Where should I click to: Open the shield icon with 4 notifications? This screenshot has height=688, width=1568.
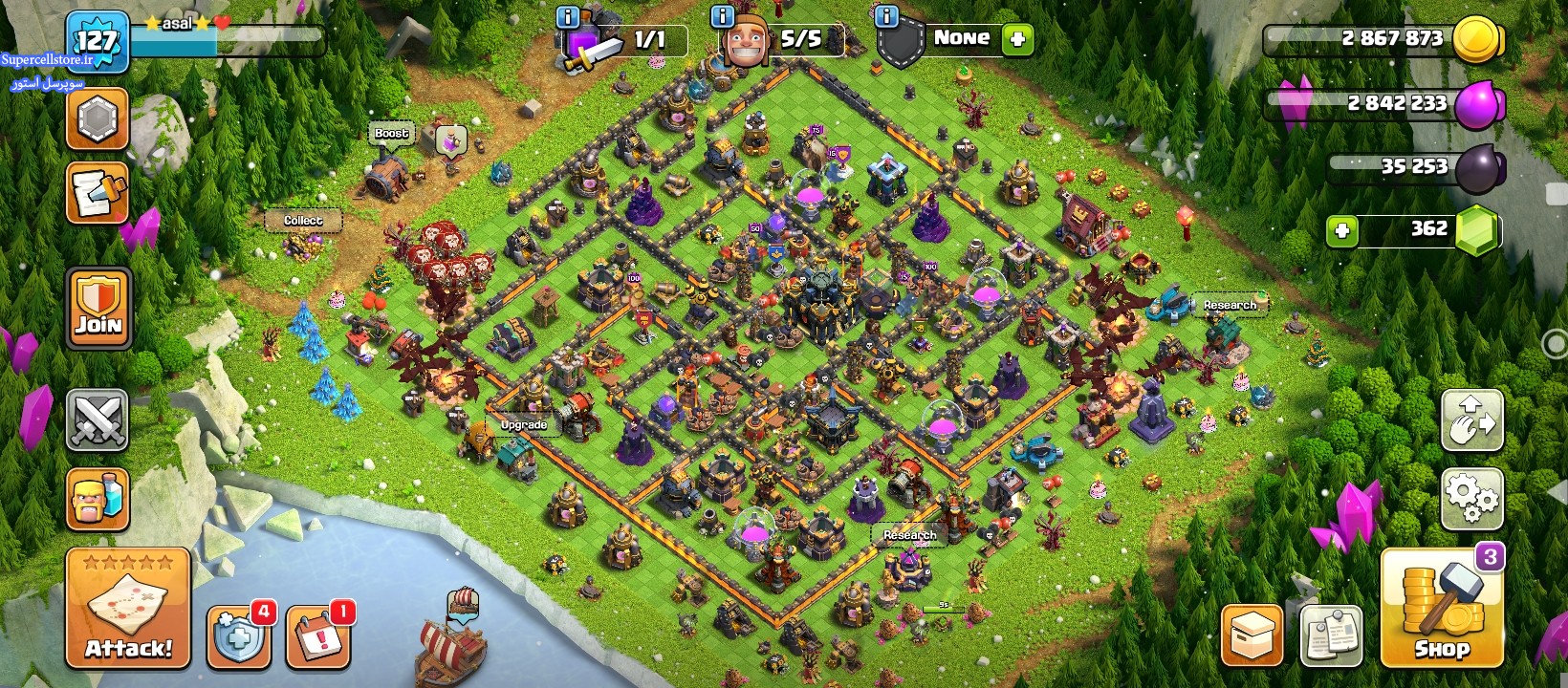click(x=237, y=635)
